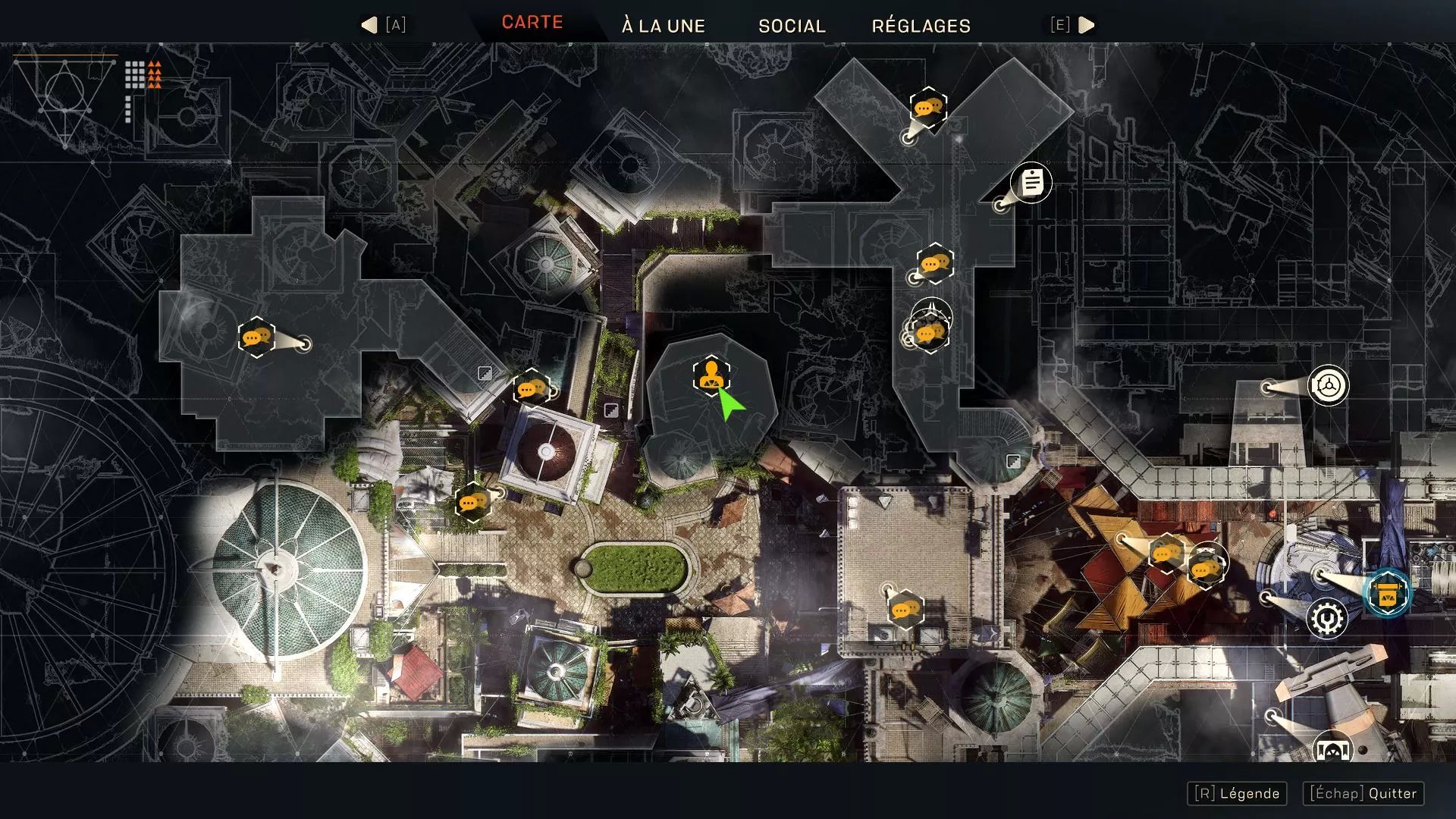Switch to the À LA UNE tab
The image size is (1456, 819).
tap(664, 26)
